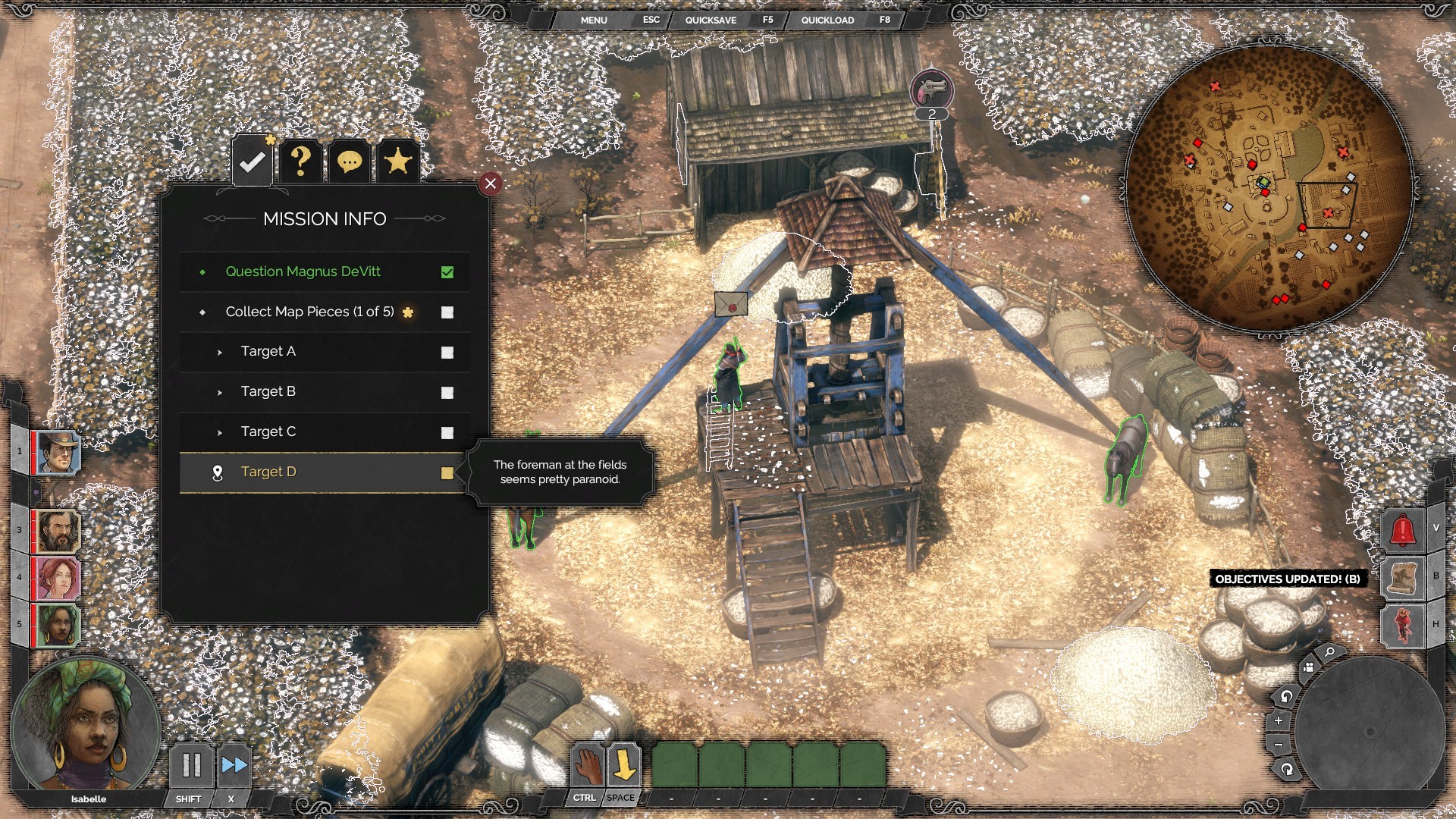Open the speech bubble tab
The image size is (1456, 819).
(349, 162)
